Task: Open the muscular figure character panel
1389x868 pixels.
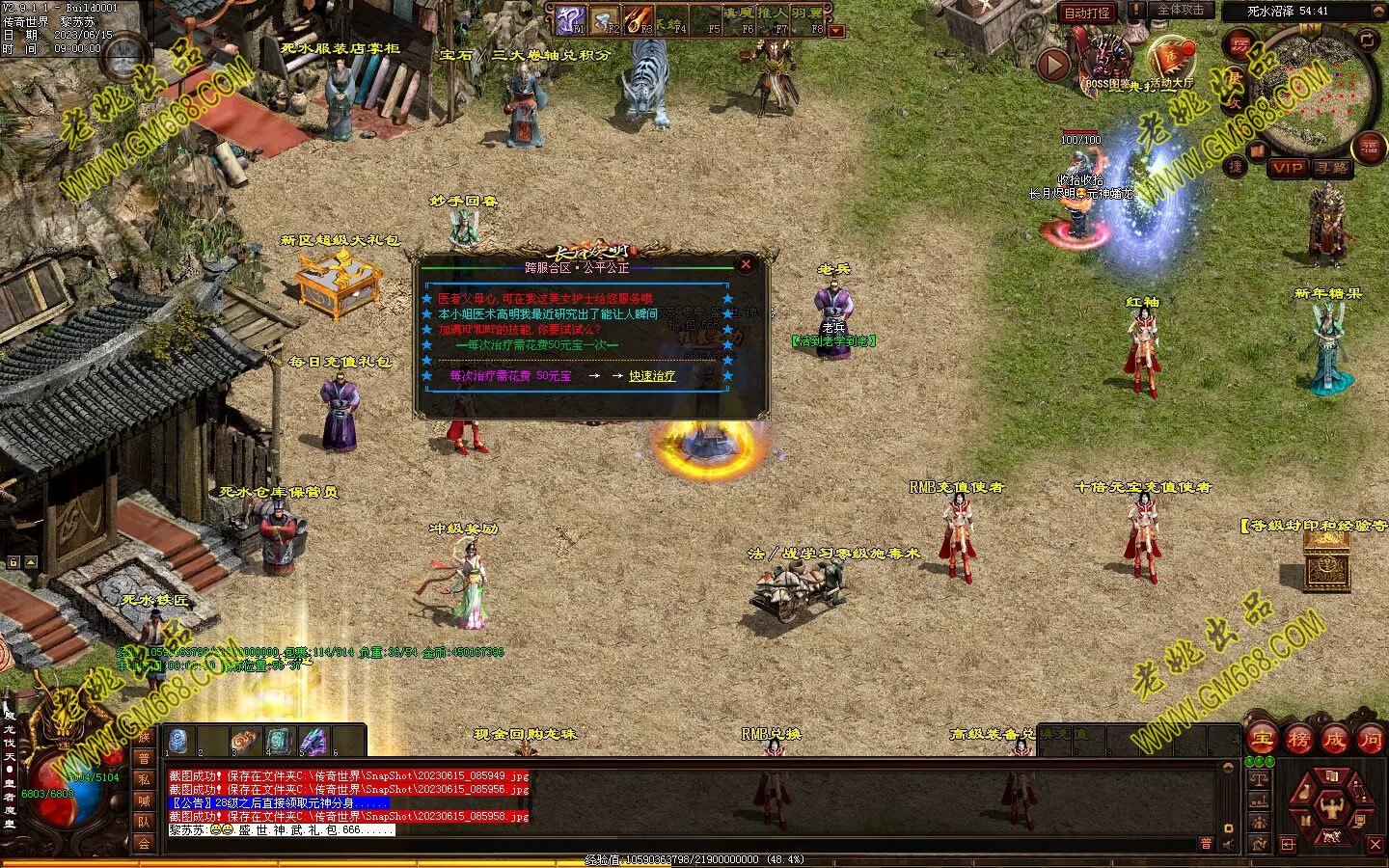Action: click(1331, 806)
